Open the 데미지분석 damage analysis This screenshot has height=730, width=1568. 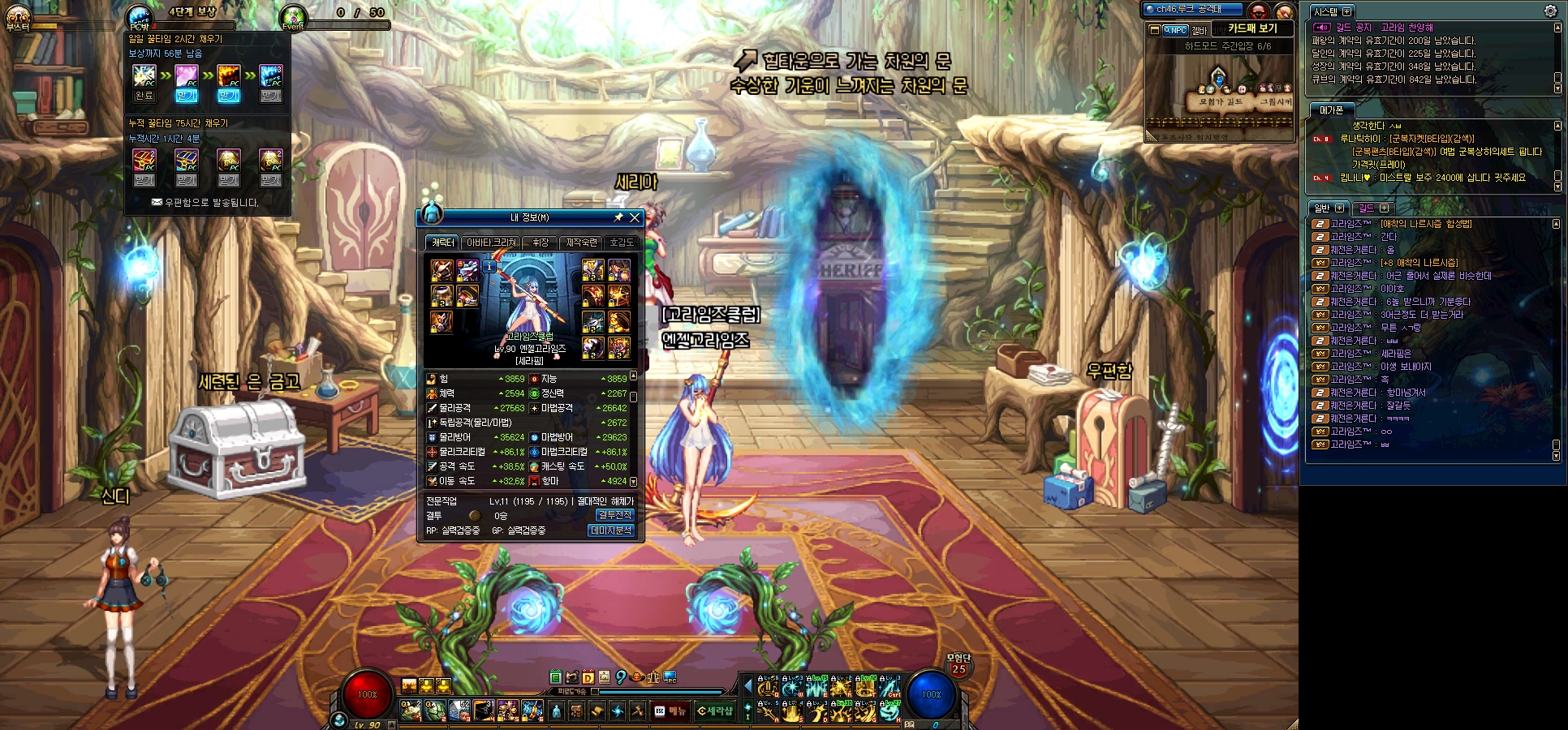[x=610, y=530]
